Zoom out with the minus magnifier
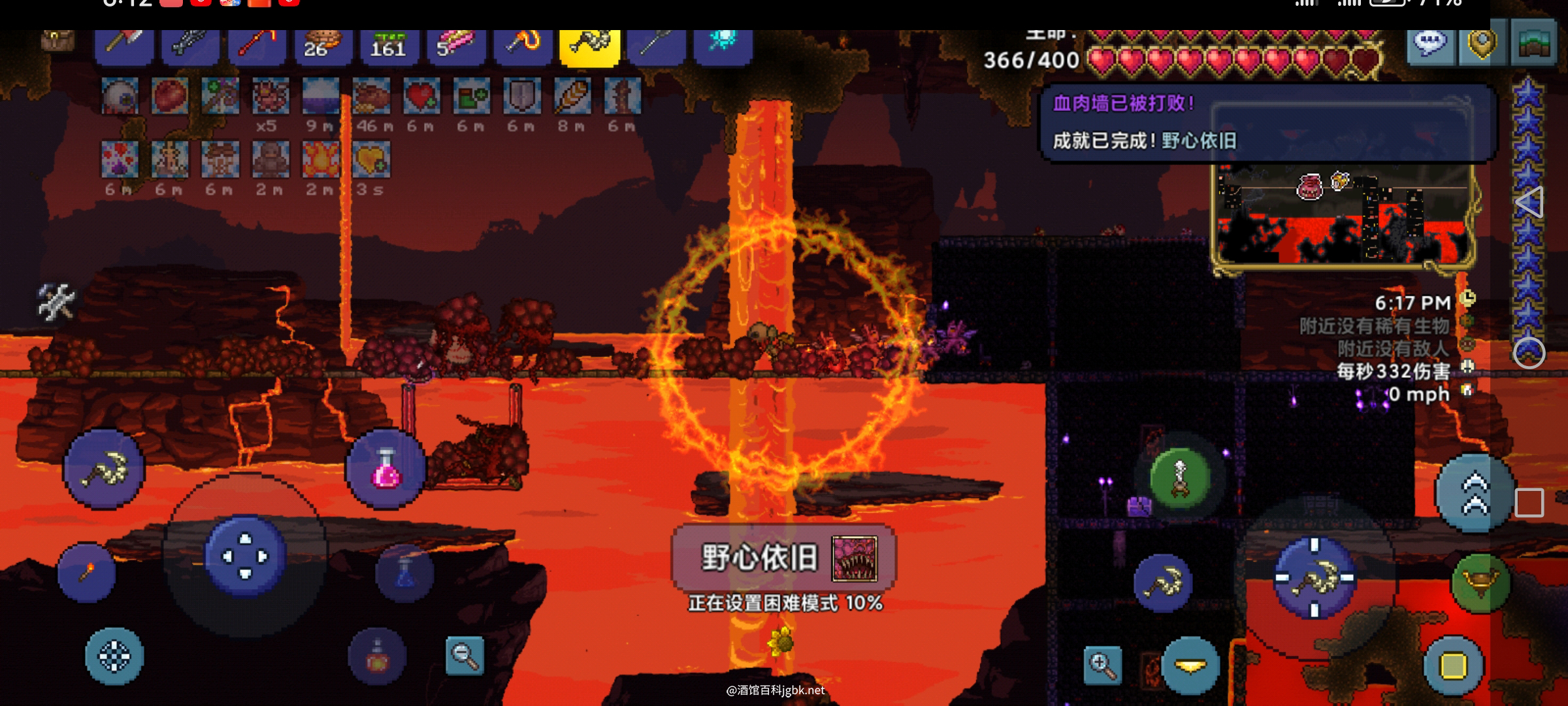Image resolution: width=1568 pixels, height=706 pixels. [x=465, y=655]
